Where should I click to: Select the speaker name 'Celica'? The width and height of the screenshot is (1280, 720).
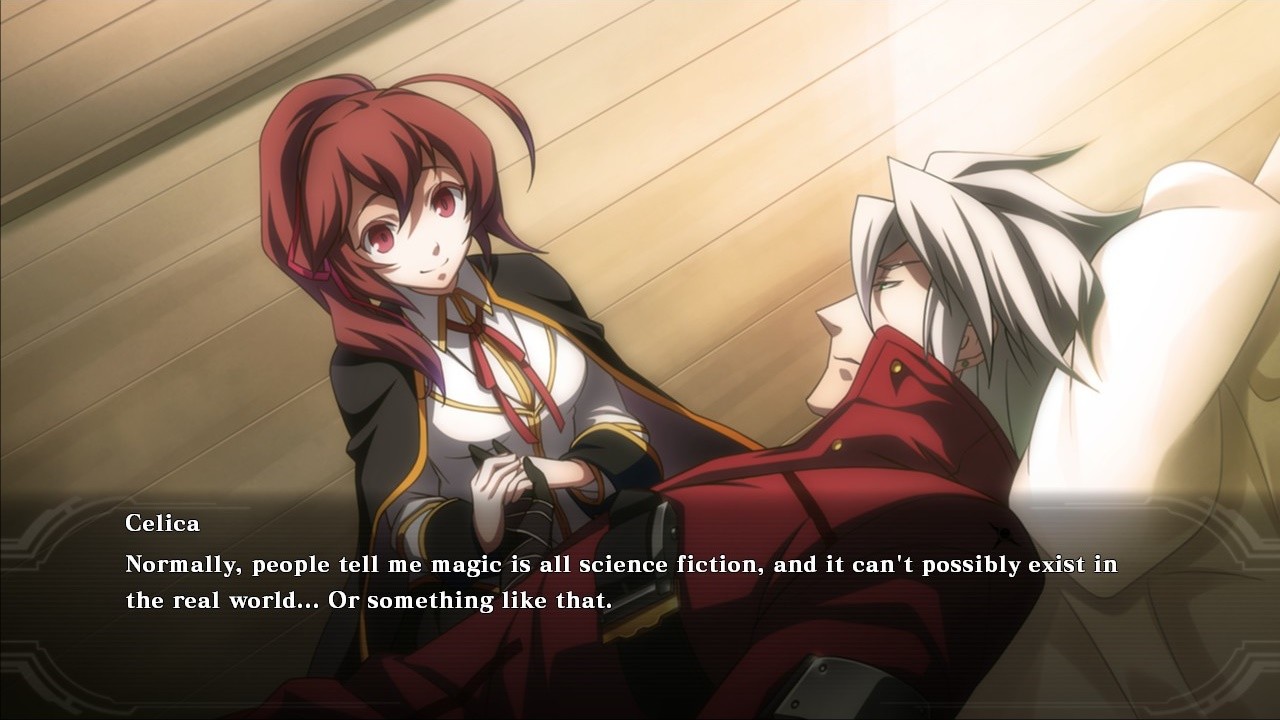(x=163, y=523)
